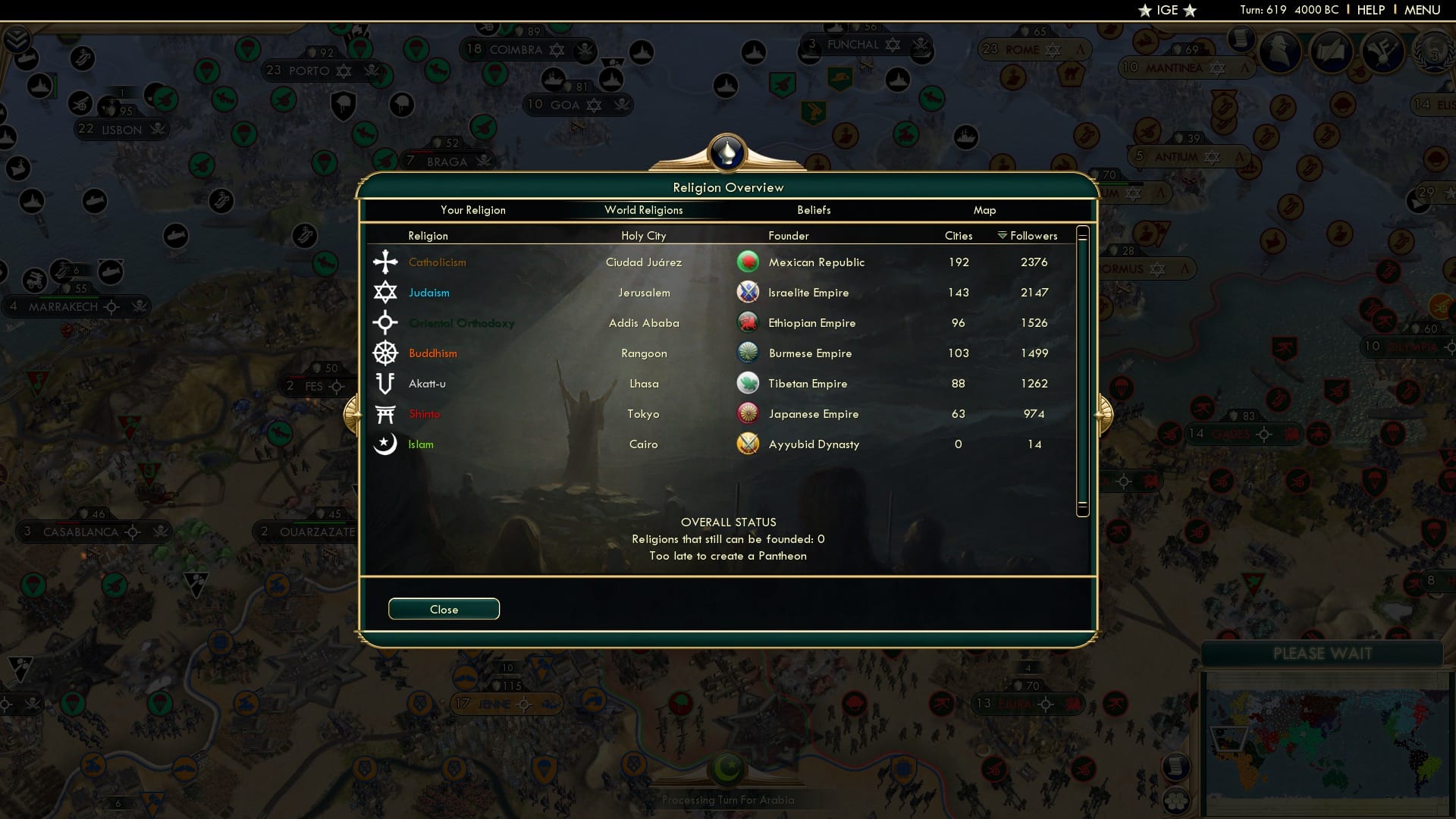This screenshot has height=819, width=1456.
Task: Click the prayer emblem atop the Religion Overview panel
Action: pos(727,152)
